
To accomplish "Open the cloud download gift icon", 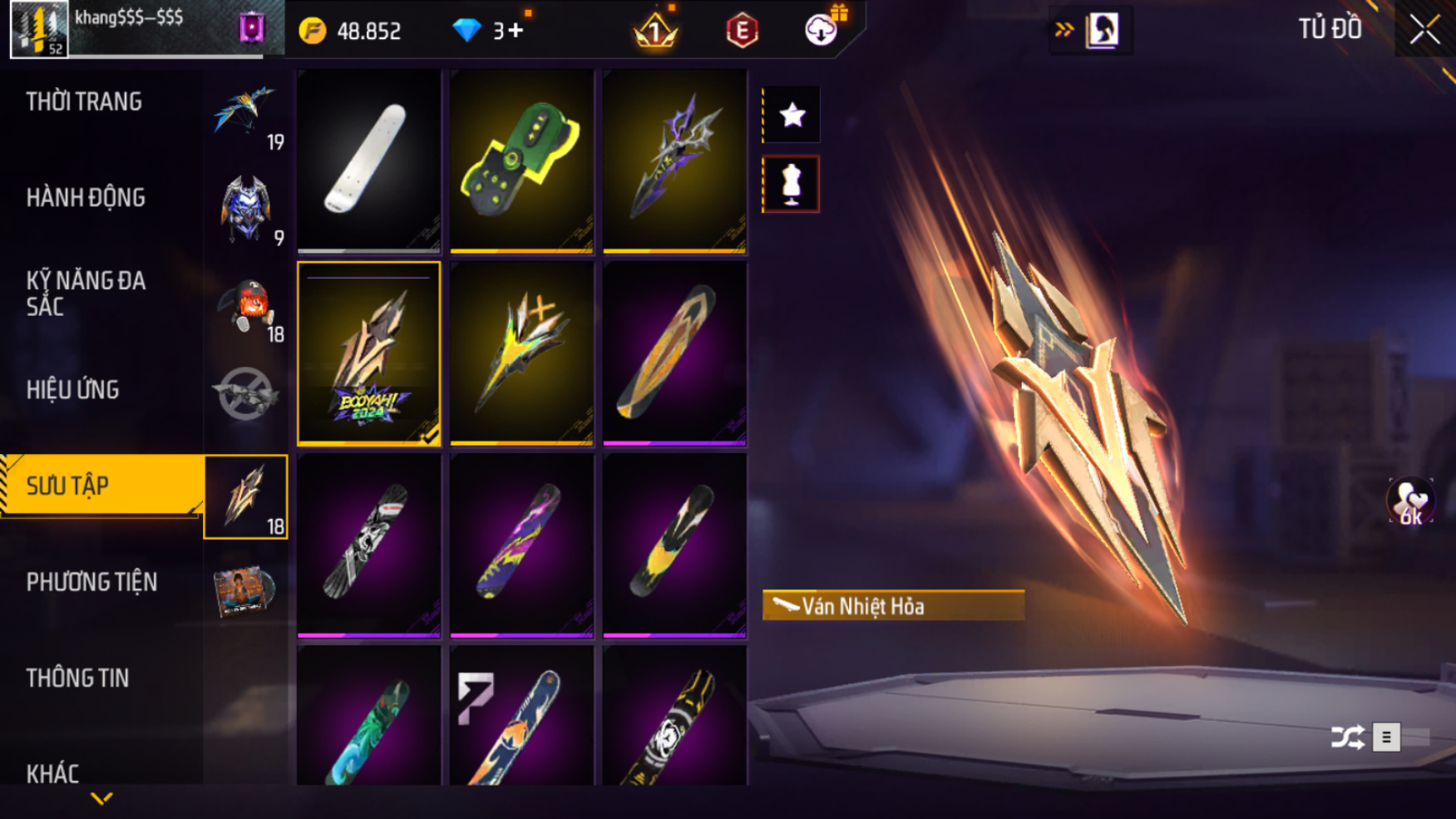I will click(822, 30).
